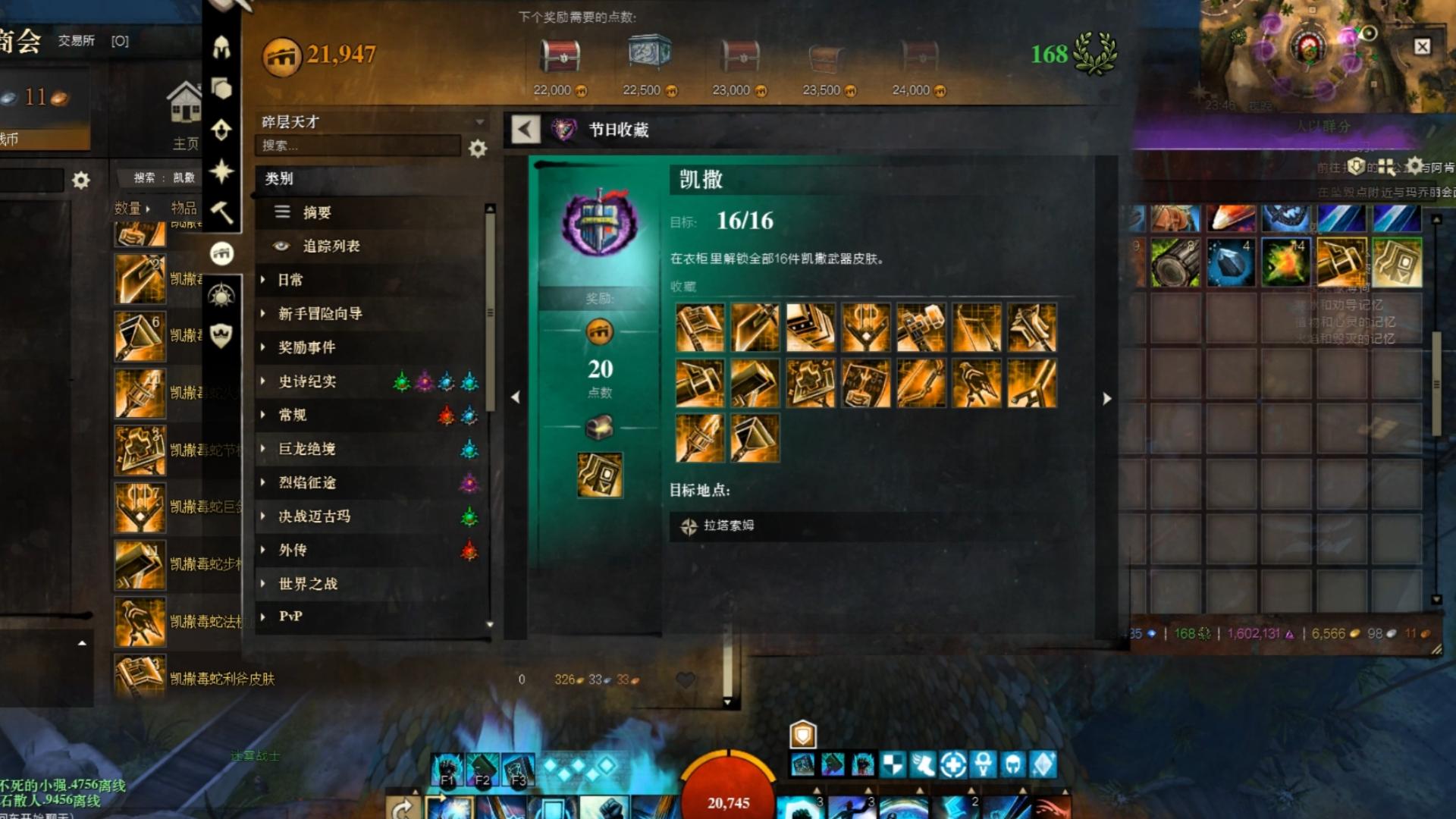The height and width of the screenshot is (819, 1456).
Task: Toggle the 追踪列表 eye icon
Action: coord(281,246)
